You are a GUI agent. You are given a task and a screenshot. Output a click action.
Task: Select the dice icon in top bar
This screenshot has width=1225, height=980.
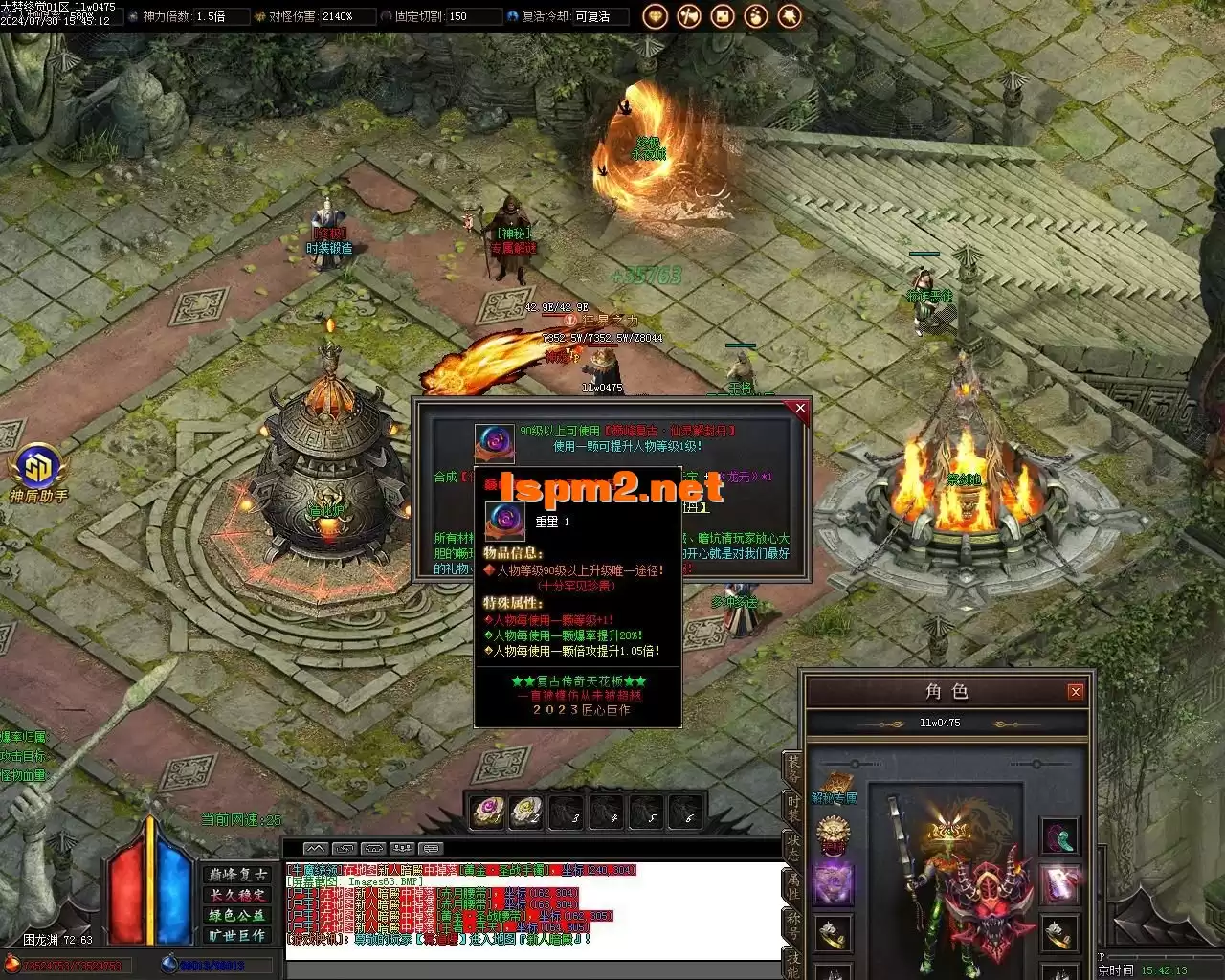coord(723,16)
